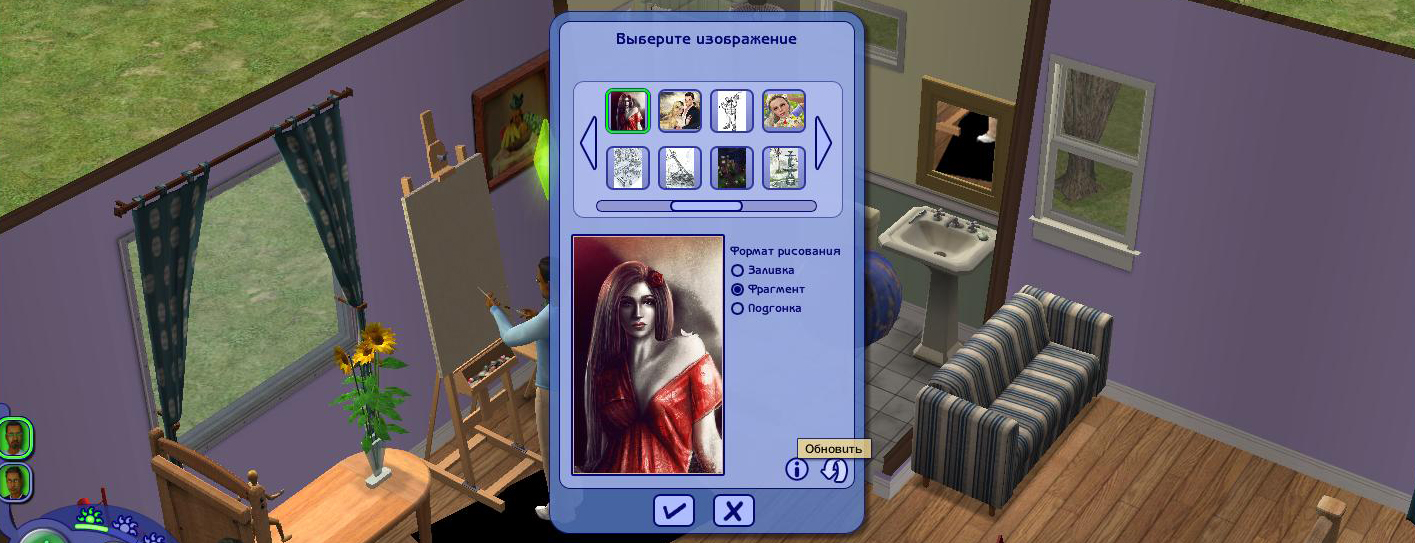The height and width of the screenshot is (543, 1415).
Task: Cancel the dialog with the X button
Action: (x=733, y=511)
